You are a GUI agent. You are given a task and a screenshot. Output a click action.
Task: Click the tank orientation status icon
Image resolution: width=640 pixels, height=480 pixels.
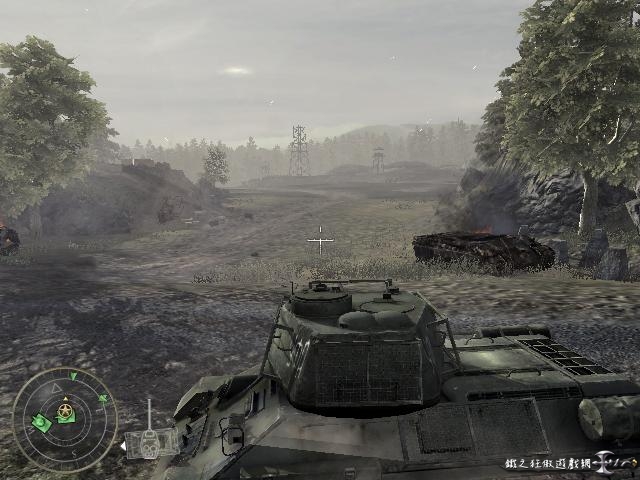[x=150, y=441]
